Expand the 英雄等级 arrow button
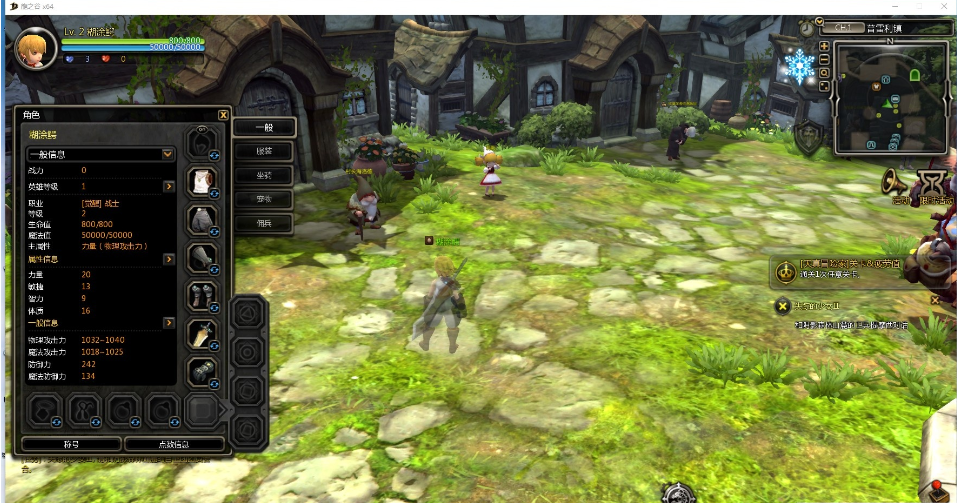The image size is (957, 503). click(x=170, y=186)
